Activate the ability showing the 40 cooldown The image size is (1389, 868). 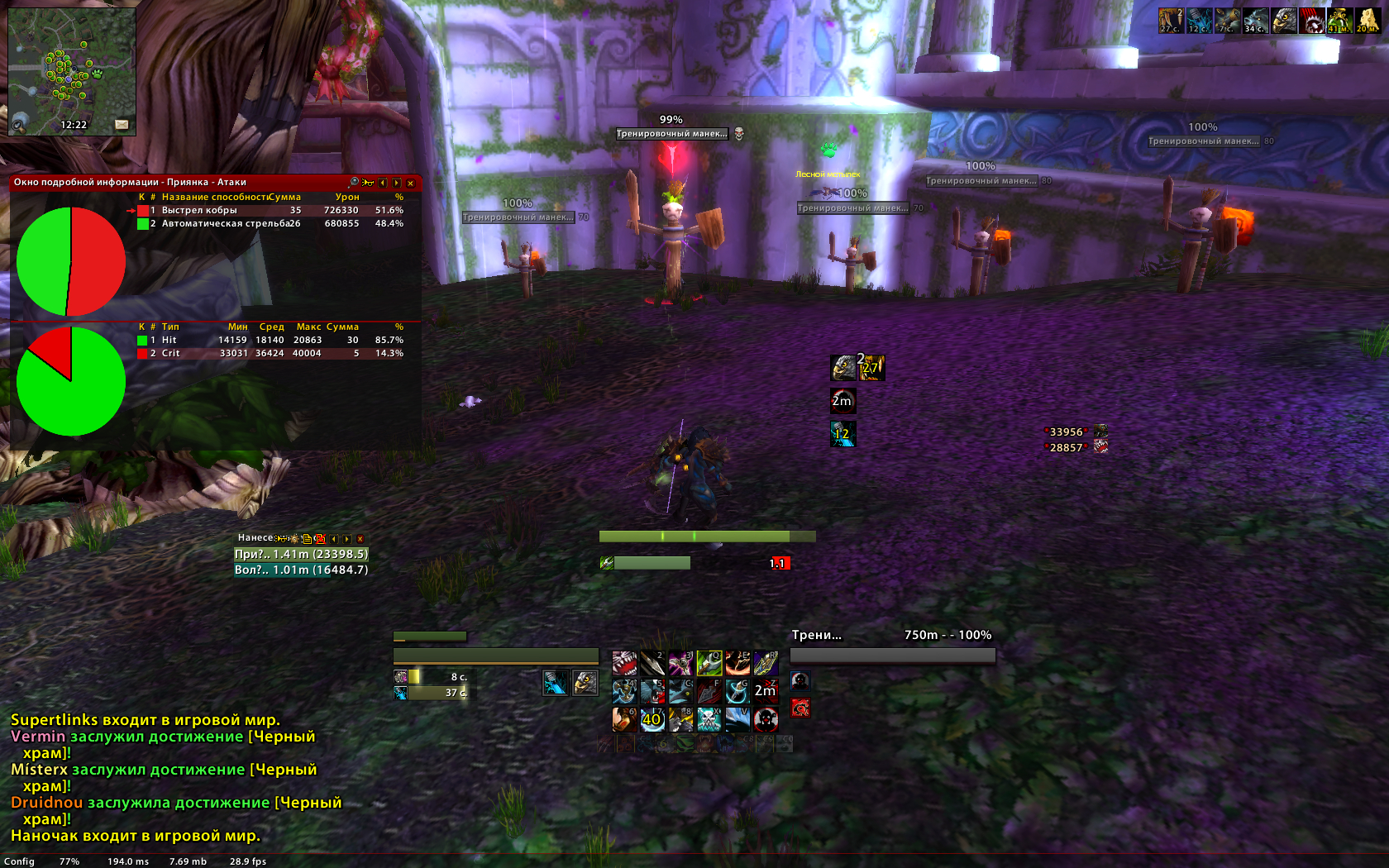652,719
